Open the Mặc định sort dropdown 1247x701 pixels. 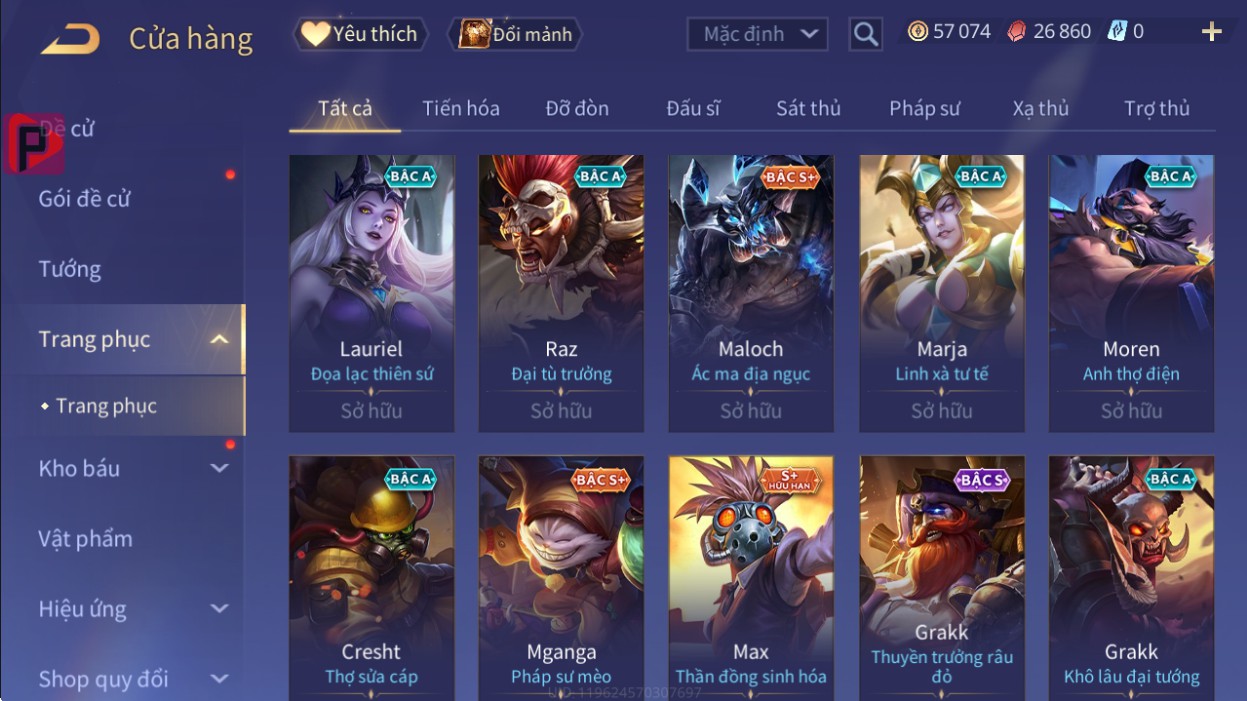[757, 34]
